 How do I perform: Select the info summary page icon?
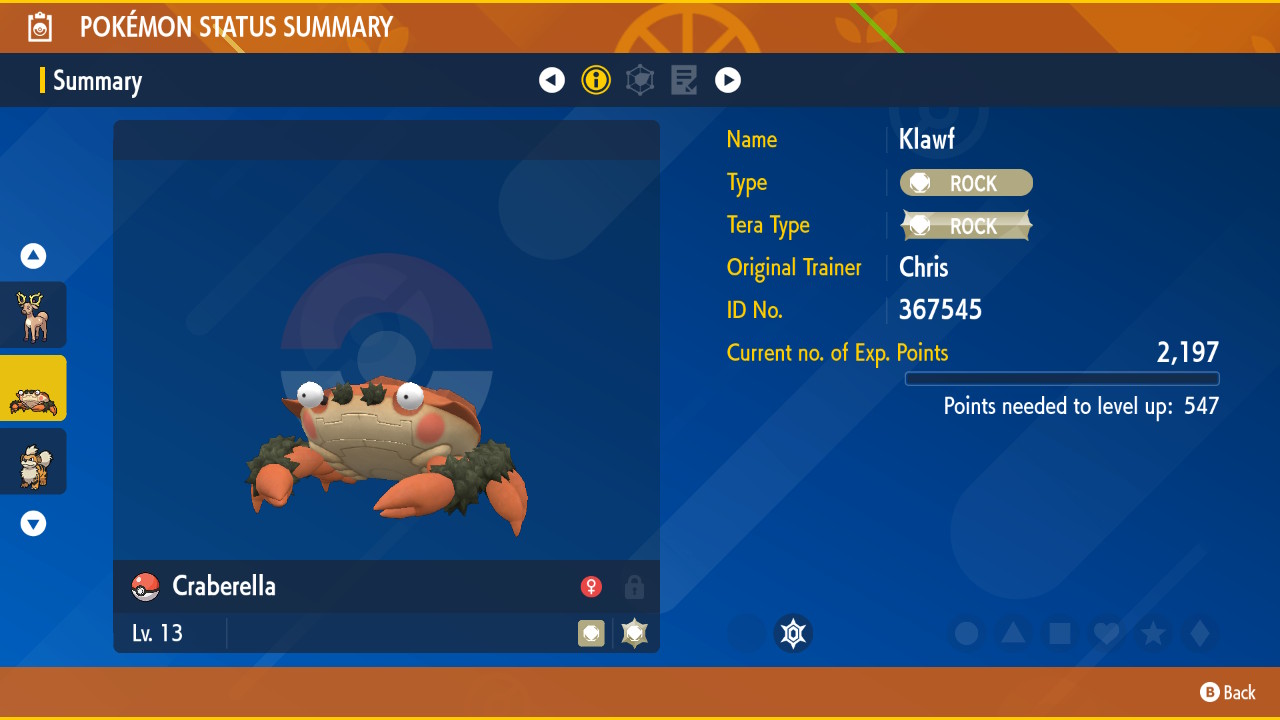(596, 80)
